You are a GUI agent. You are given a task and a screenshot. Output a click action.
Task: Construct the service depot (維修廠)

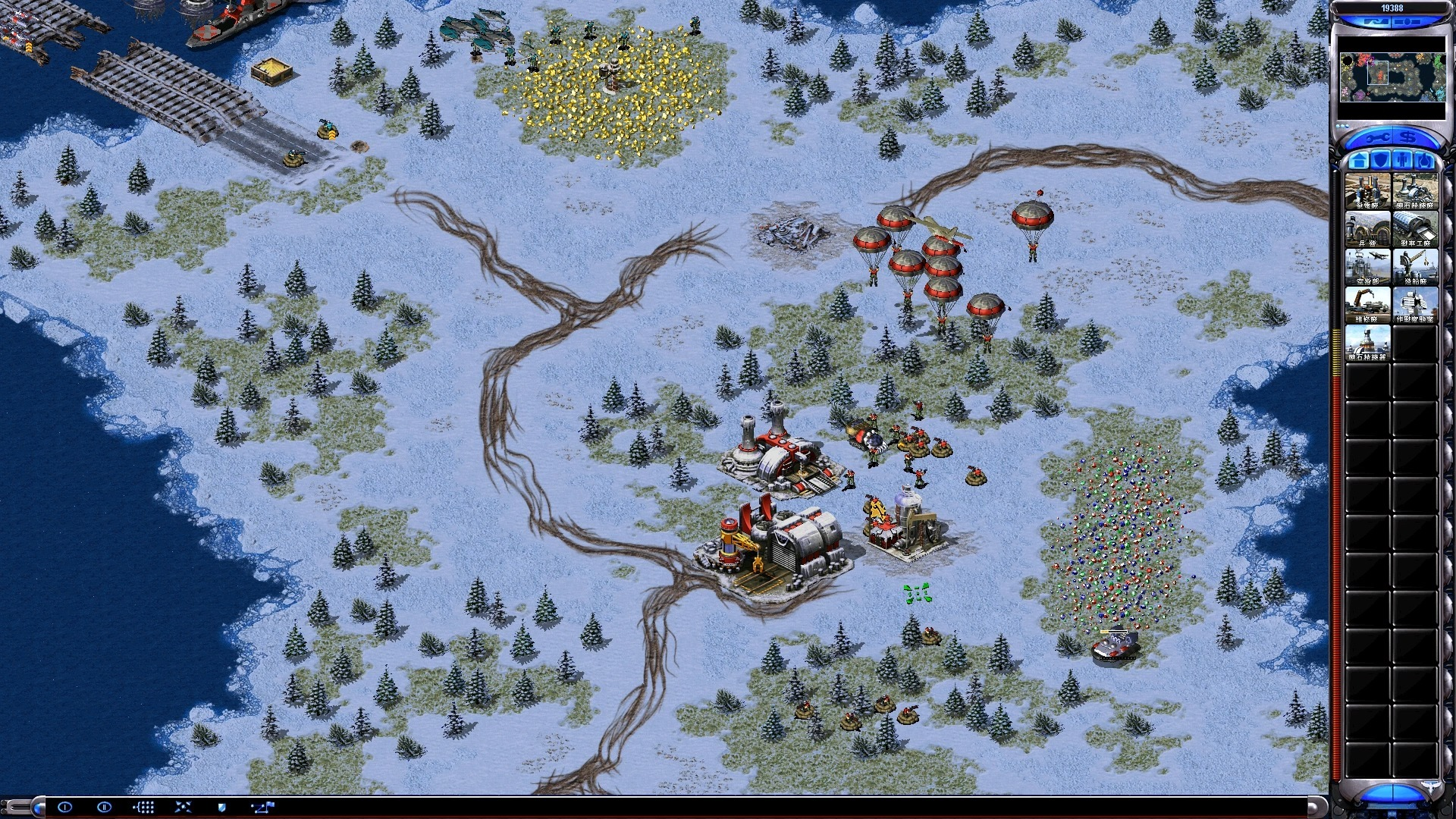1367,304
